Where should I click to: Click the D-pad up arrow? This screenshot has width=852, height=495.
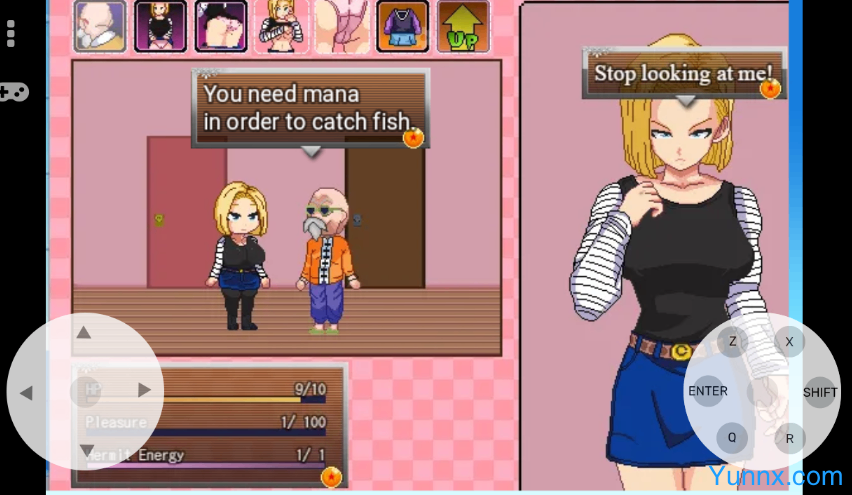tap(85, 333)
